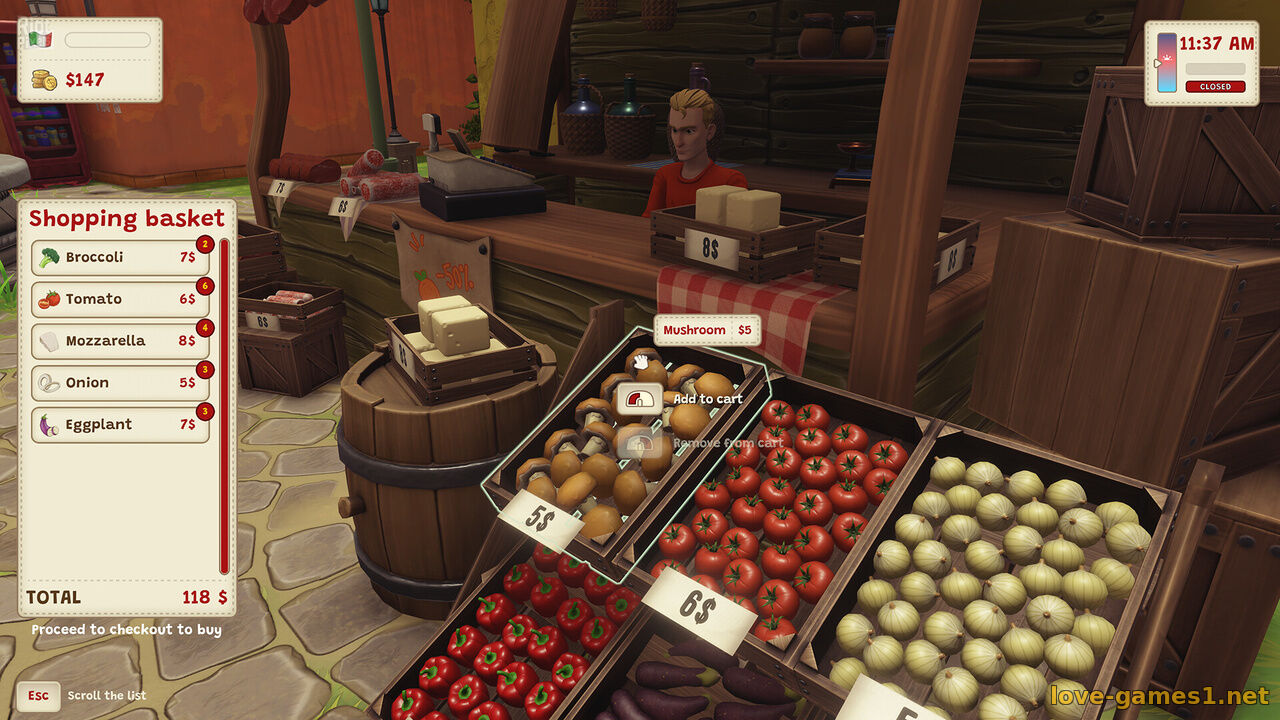Image resolution: width=1280 pixels, height=720 pixels.
Task: Pick the Eggplant entry in shopping basket
Action: [x=120, y=425]
